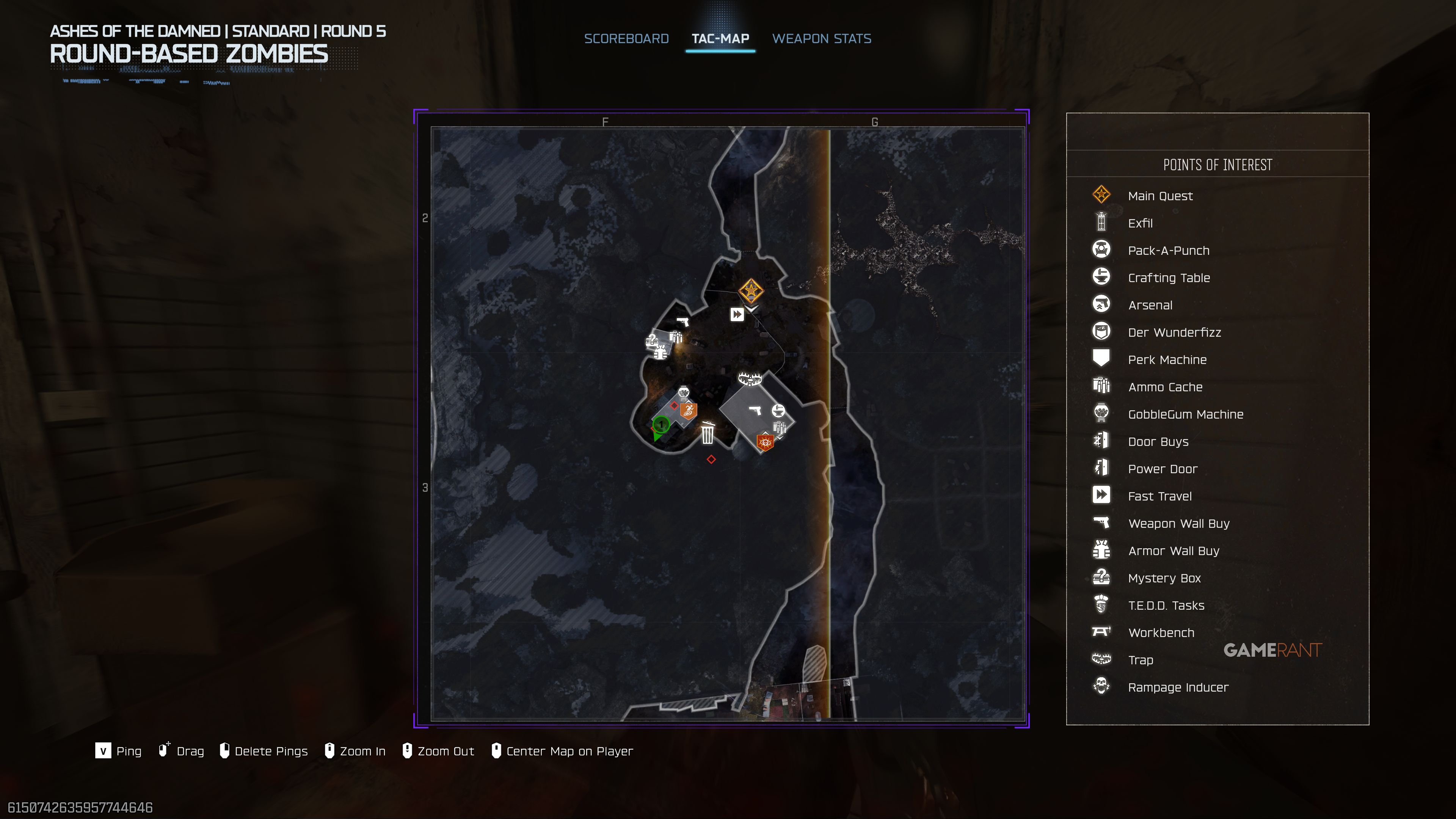Select the trash can marker on the map
This screenshot has width=1456, height=819.
tap(707, 433)
